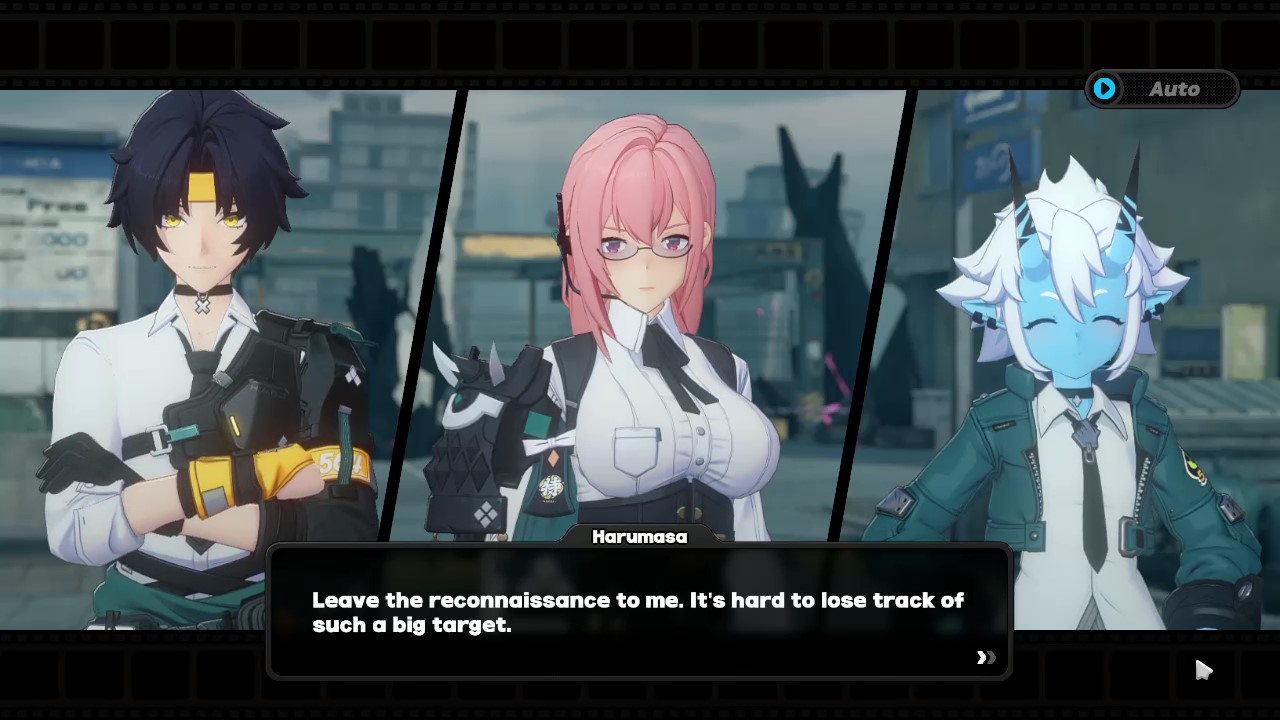Turn on Auto mode via the top-right pill
This screenshot has height=720, width=1280.
pyautogui.click(x=1163, y=89)
